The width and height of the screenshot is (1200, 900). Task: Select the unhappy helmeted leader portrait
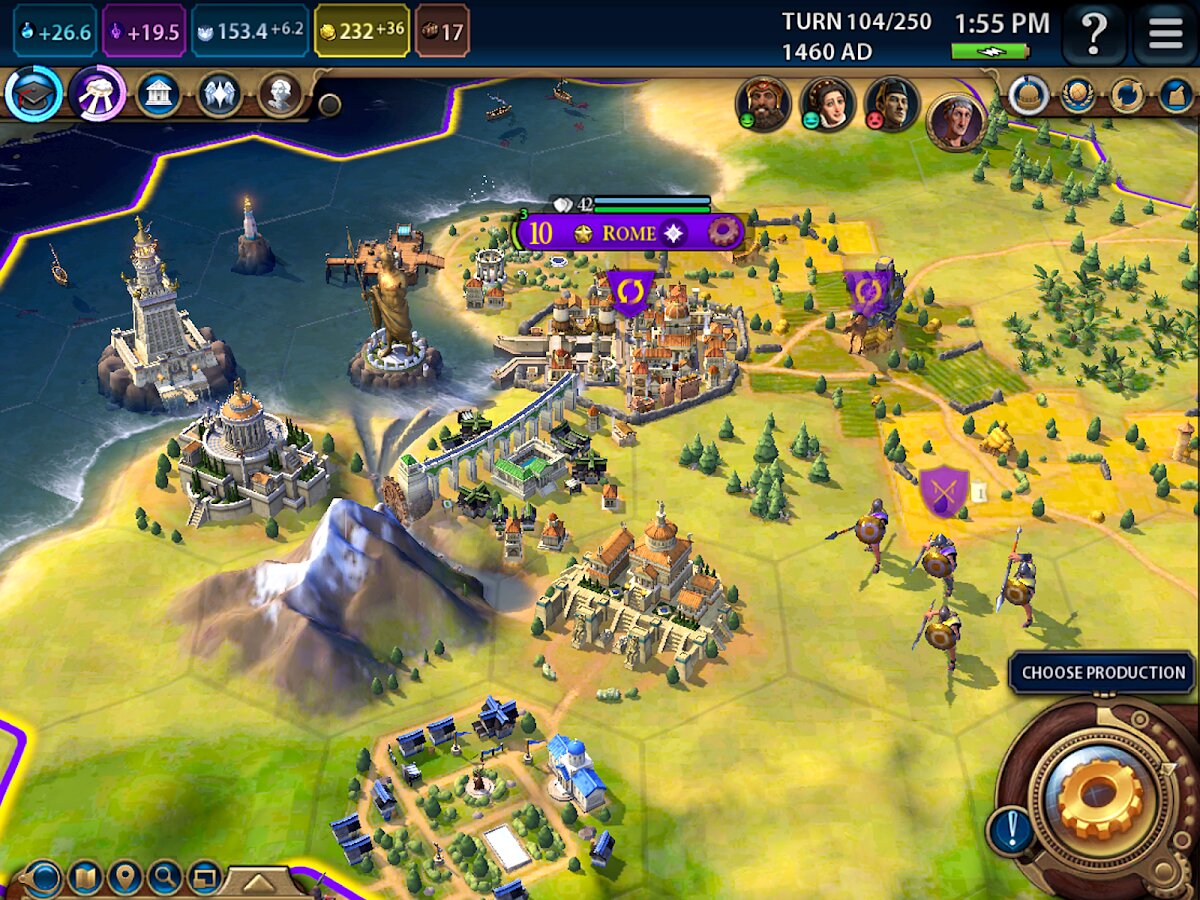tap(891, 102)
